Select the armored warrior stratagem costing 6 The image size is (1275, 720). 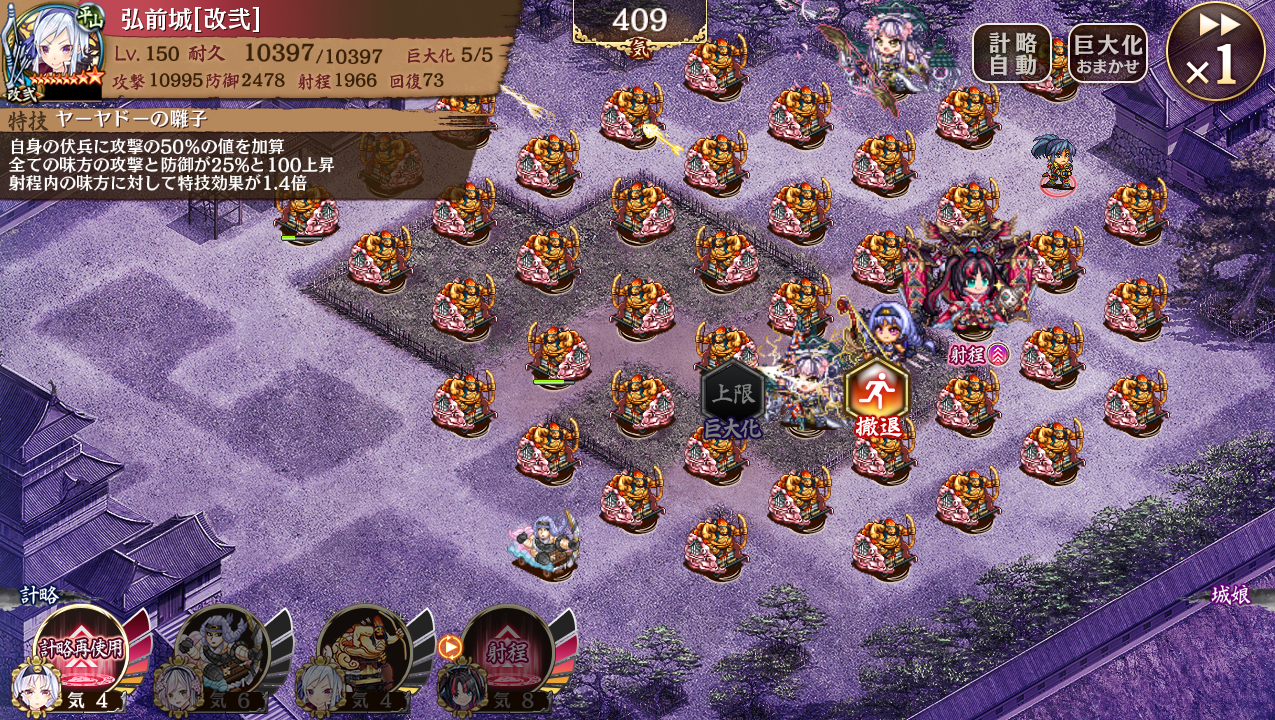(x=222, y=648)
